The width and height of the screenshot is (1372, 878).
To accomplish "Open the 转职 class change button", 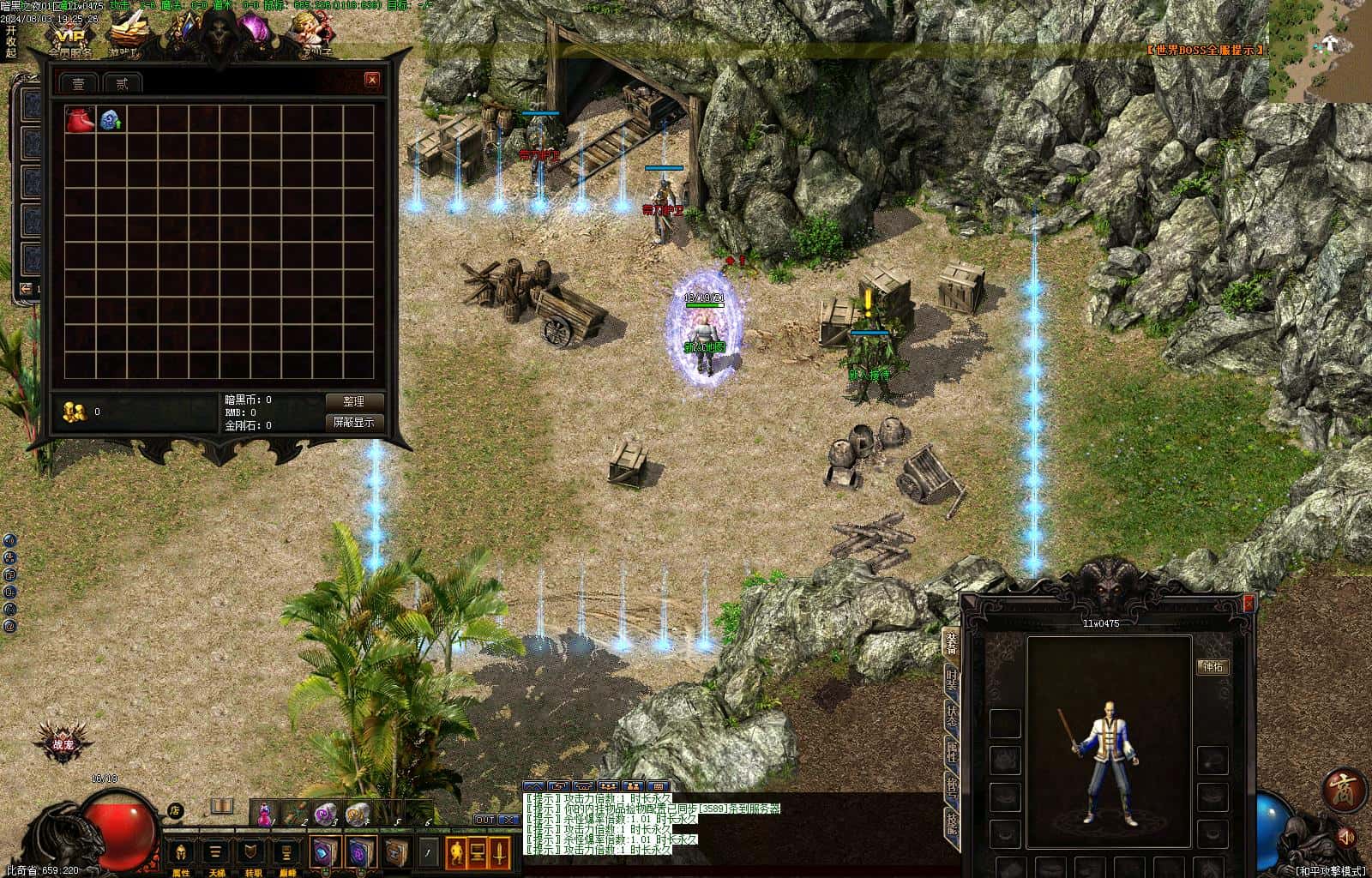I will click(252, 853).
